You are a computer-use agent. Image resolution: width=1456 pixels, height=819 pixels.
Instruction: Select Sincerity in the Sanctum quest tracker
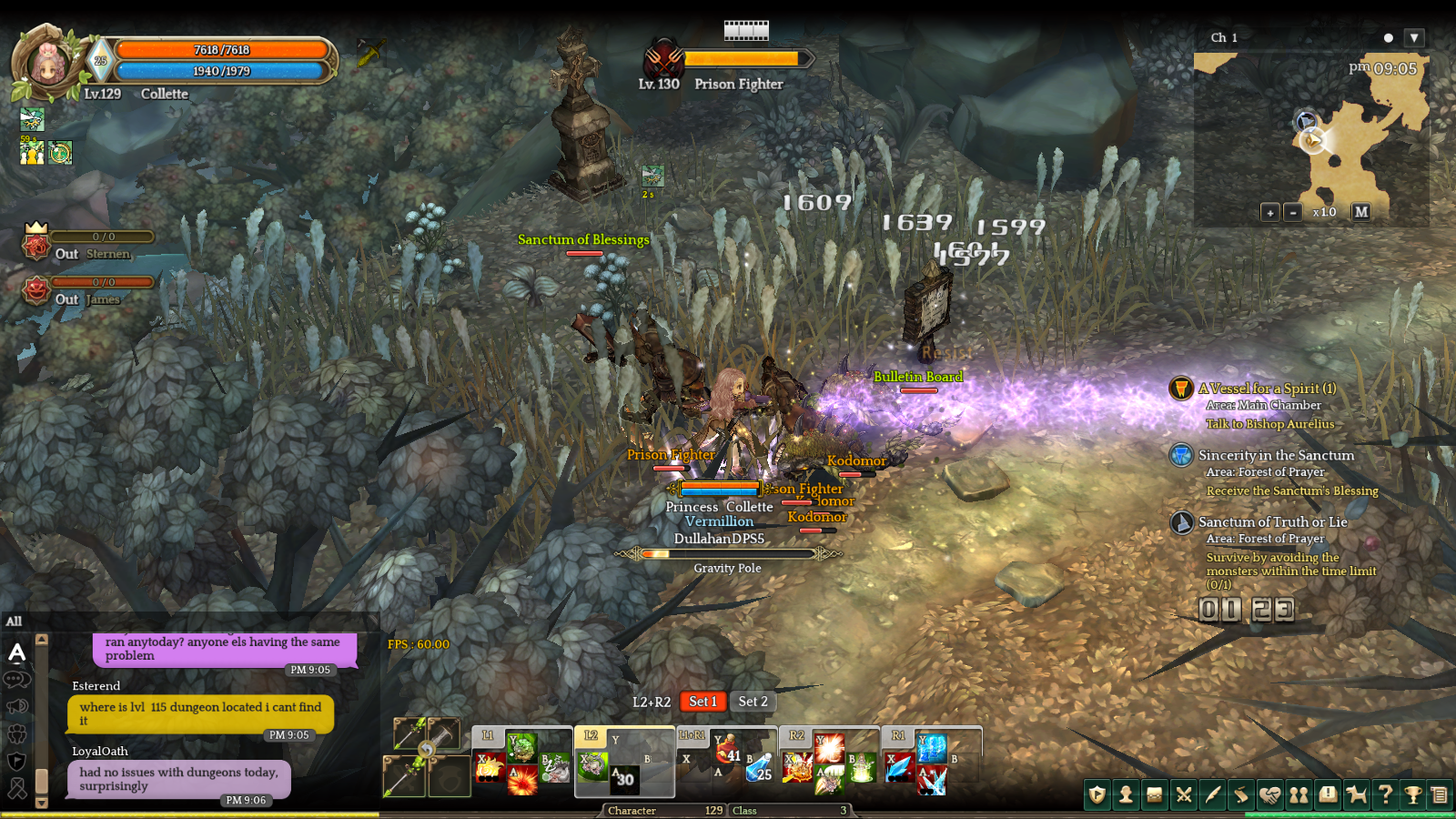(x=1276, y=455)
